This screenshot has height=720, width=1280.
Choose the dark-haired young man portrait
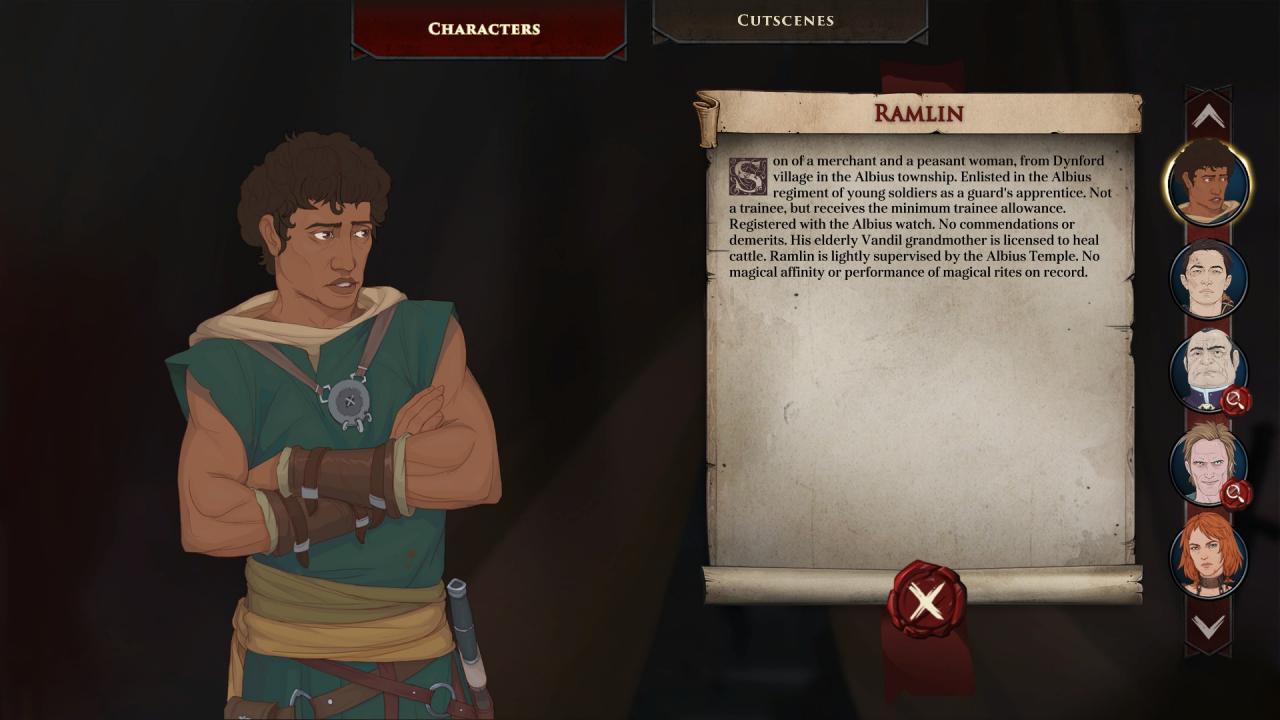pyautogui.click(x=1208, y=278)
